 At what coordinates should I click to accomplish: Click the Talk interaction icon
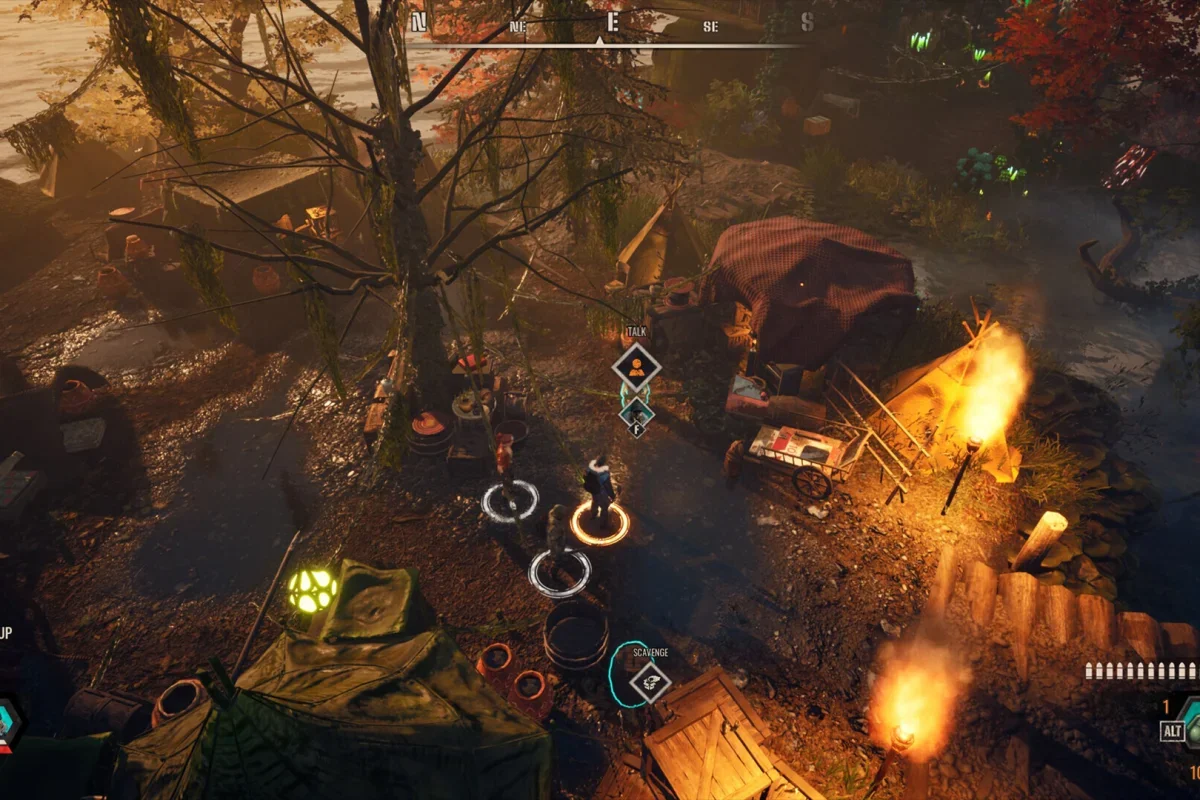coord(636,367)
